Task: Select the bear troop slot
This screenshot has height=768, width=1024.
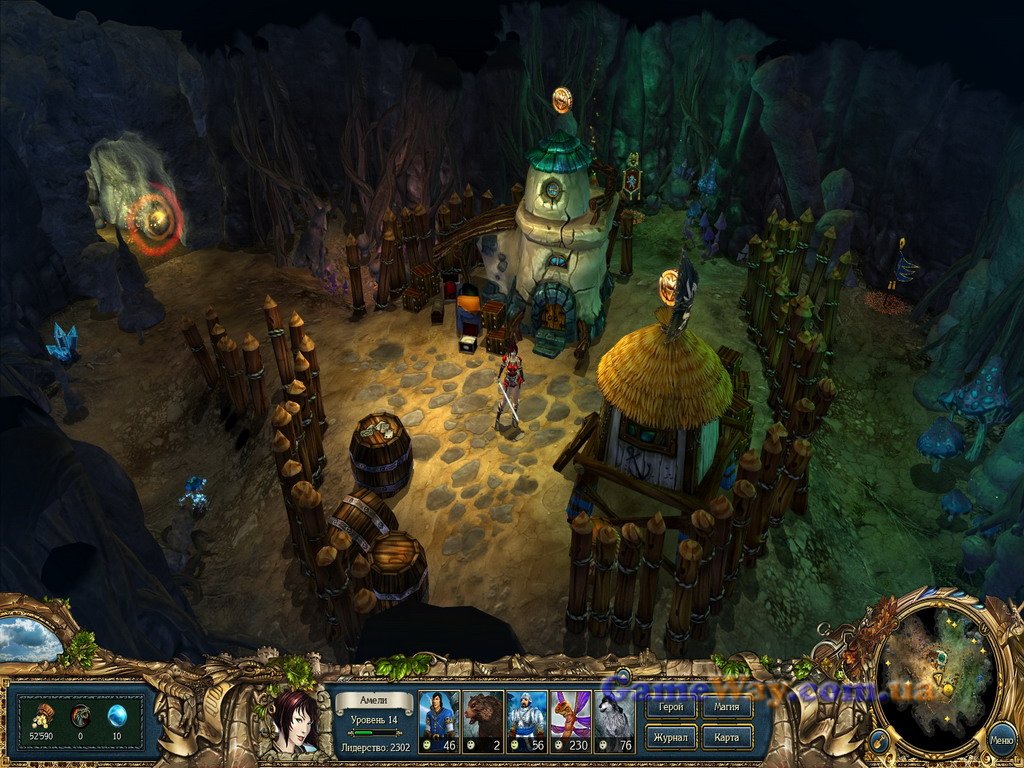Action: (482, 720)
